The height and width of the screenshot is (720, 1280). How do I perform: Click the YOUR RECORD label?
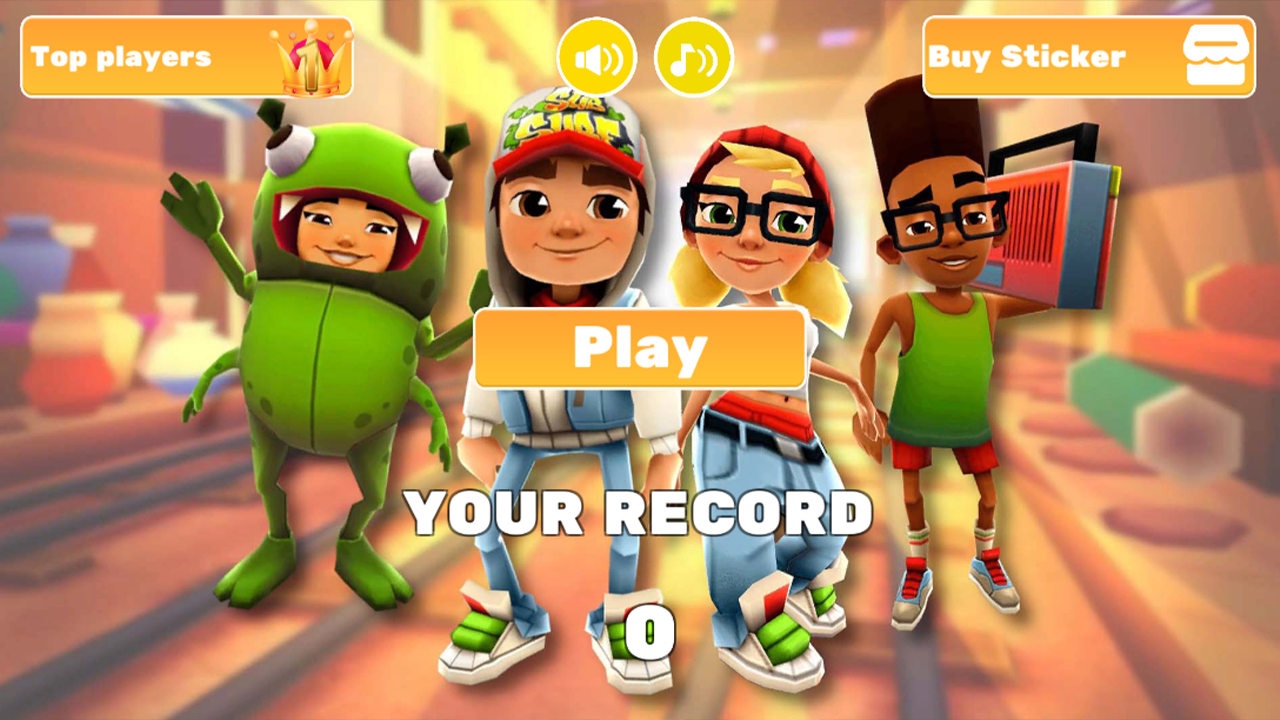(x=640, y=513)
